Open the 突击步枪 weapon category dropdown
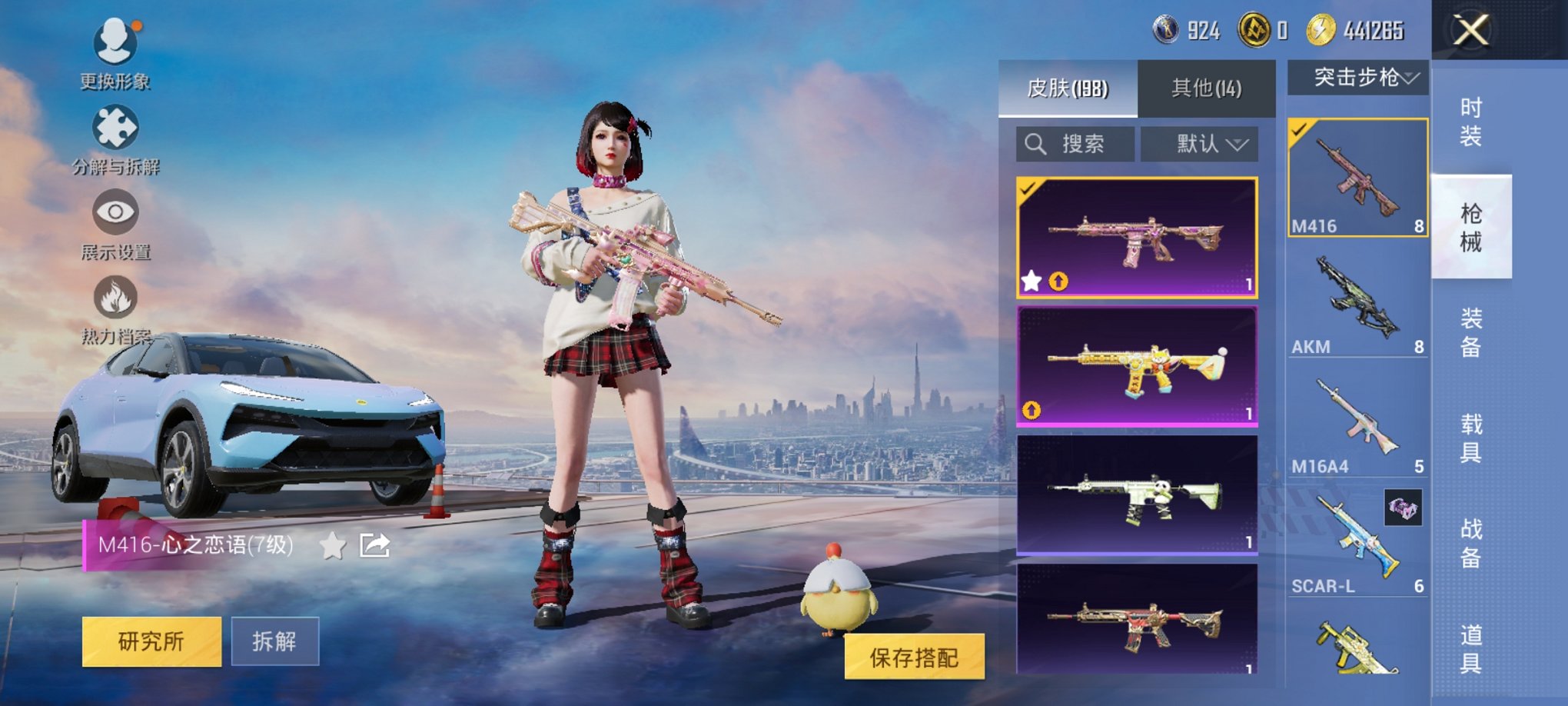Image resolution: width=1568 pixels, height=706 pixels. coord(1360,77)
